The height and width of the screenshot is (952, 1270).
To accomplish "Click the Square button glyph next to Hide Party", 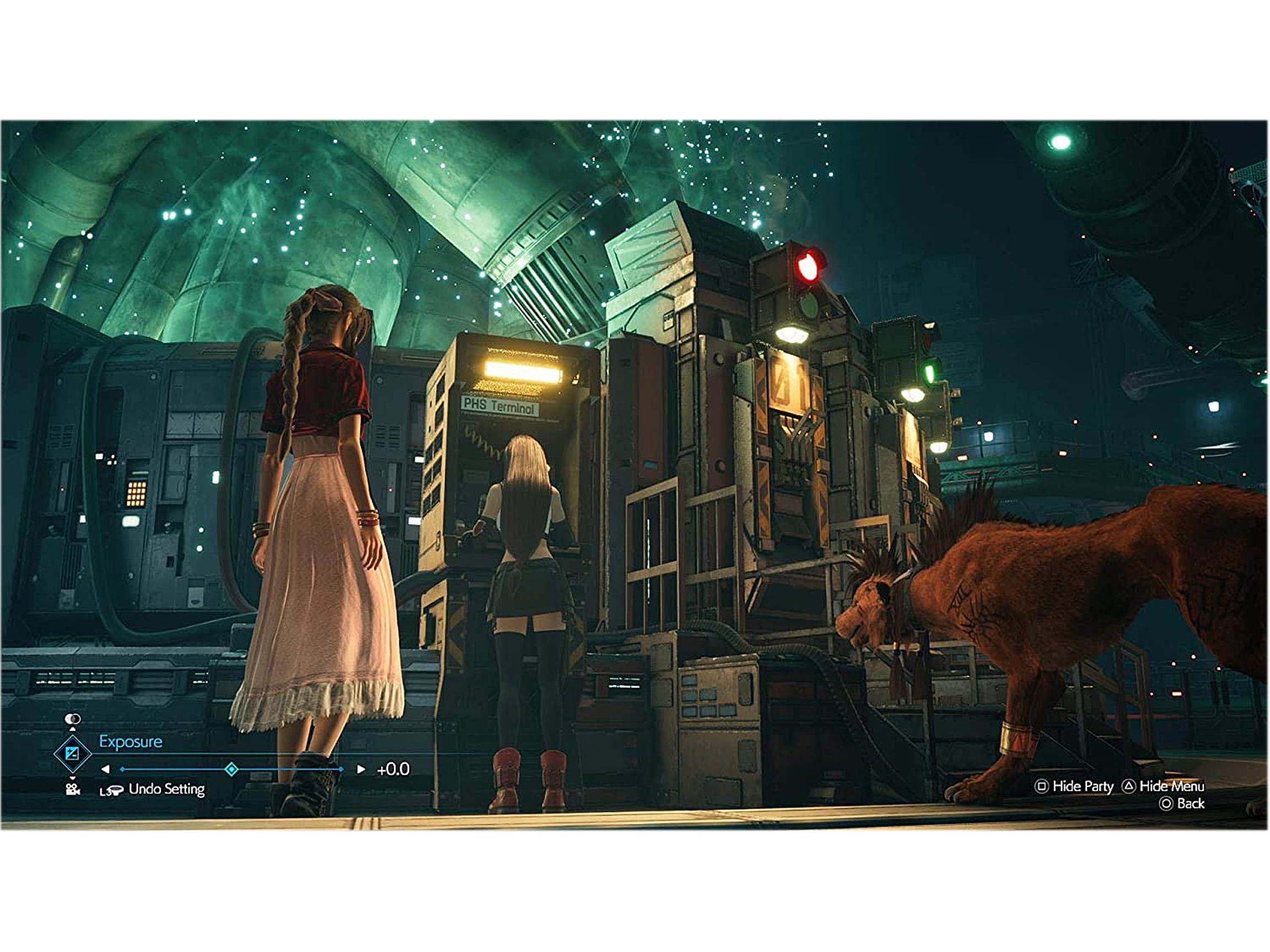I will 1043,787.
